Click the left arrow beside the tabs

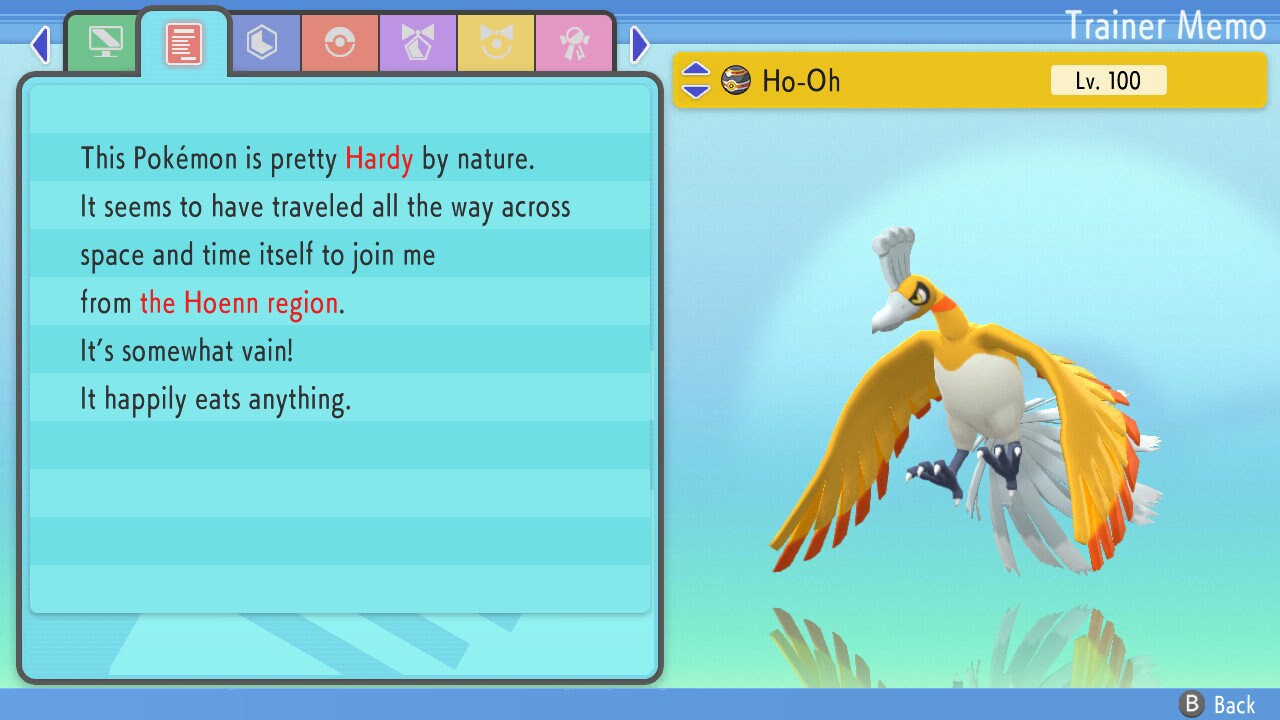(40, 44)
